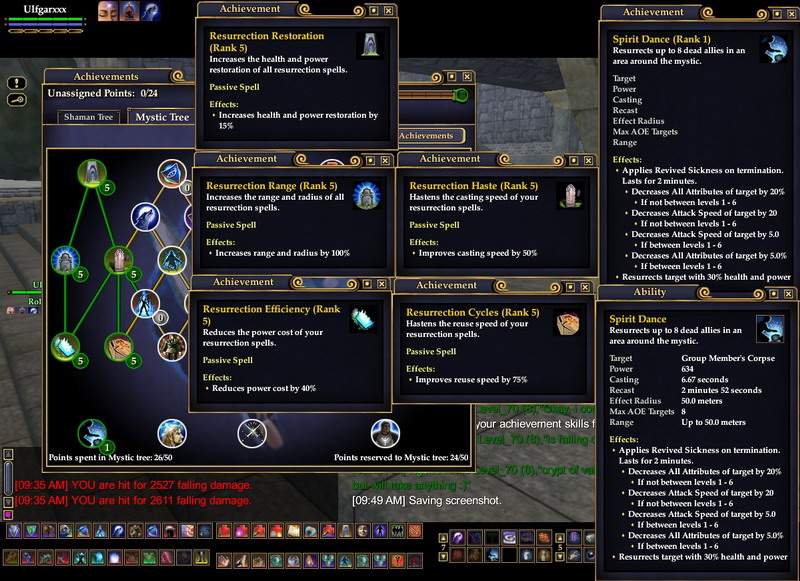Pick the crossed swords node at tree bottom
800x581 pixels.
251,432
